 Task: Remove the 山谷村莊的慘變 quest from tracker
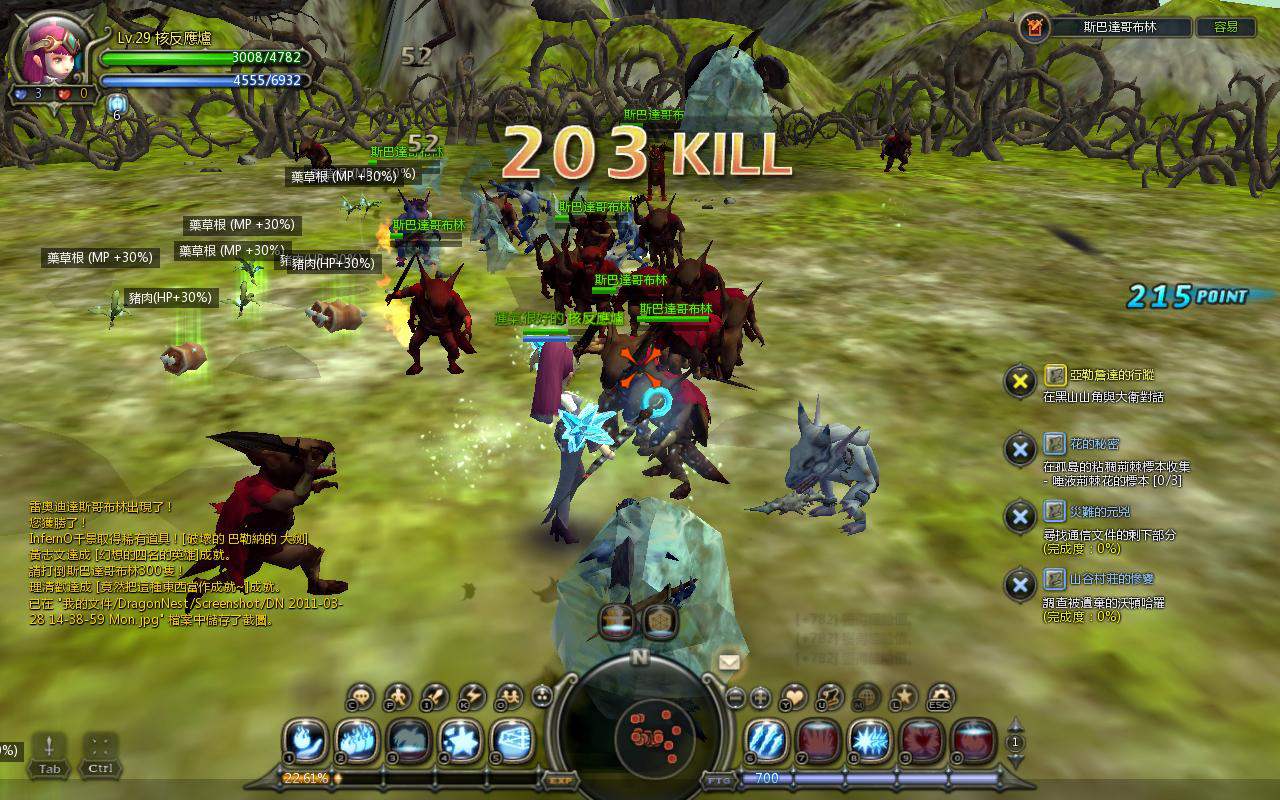1019,585
